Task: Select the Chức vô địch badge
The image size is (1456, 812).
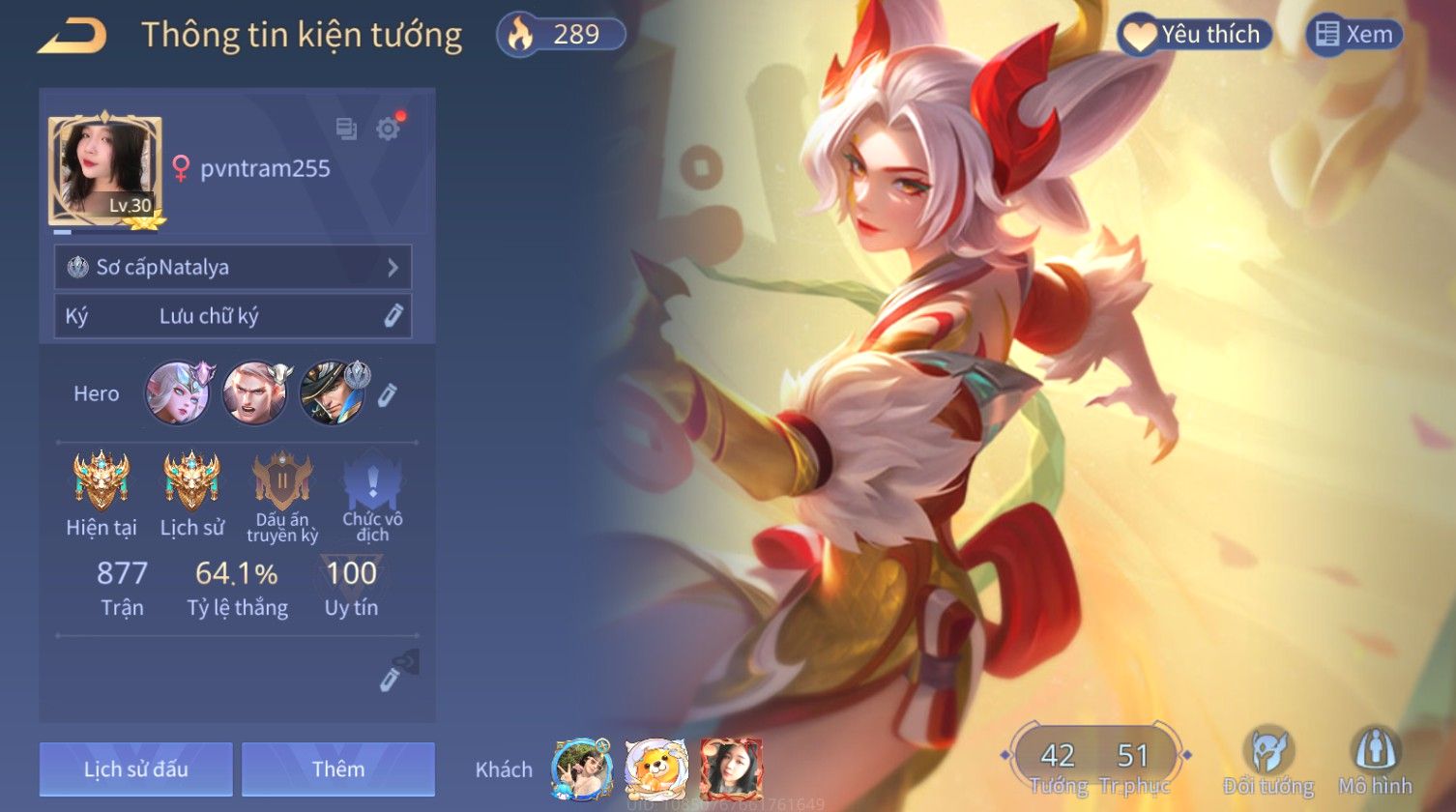Action: [x=372, y=480]
